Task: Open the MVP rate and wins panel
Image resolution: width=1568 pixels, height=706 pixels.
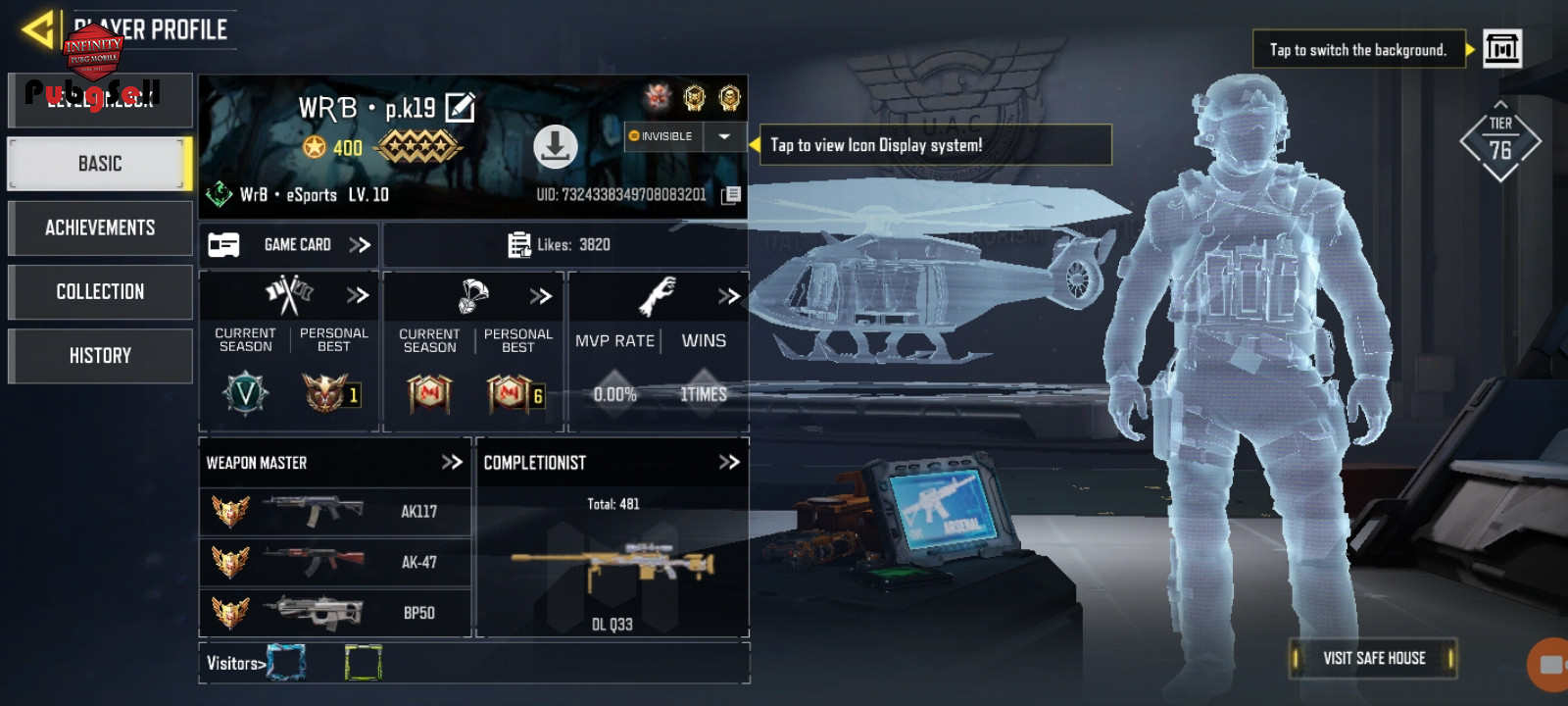Action: (x=728, y=295)
